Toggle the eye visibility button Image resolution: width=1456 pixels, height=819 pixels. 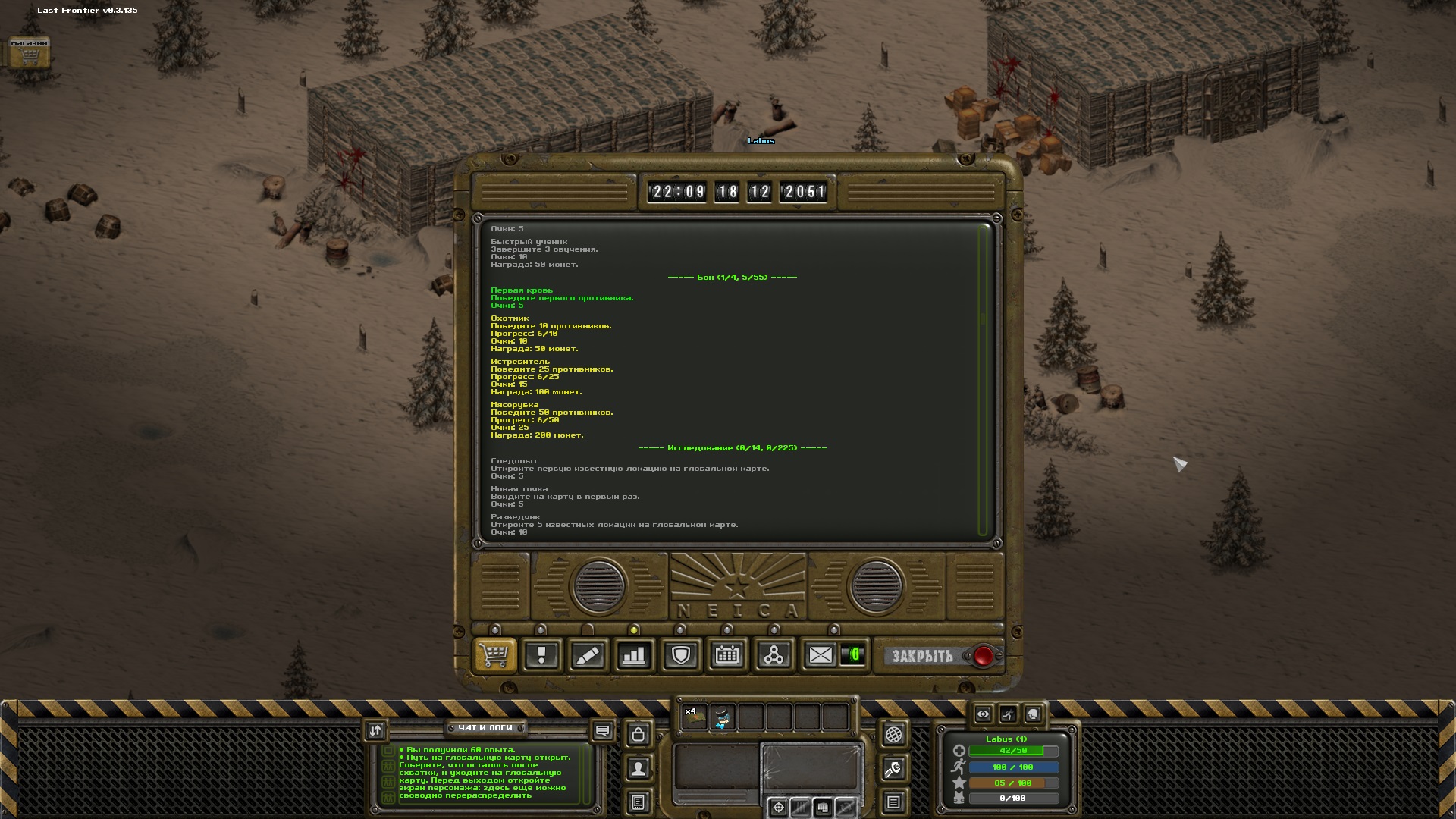click(x=984, y=714)
